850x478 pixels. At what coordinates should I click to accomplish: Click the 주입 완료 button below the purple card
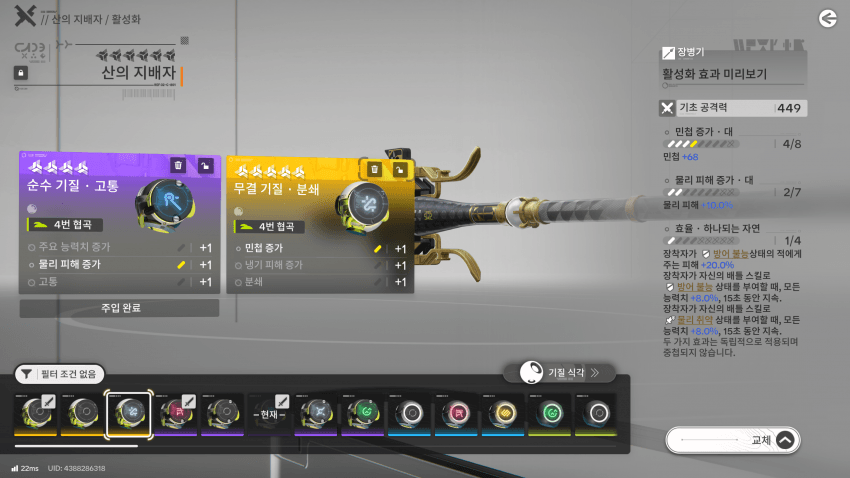(120, 308)
